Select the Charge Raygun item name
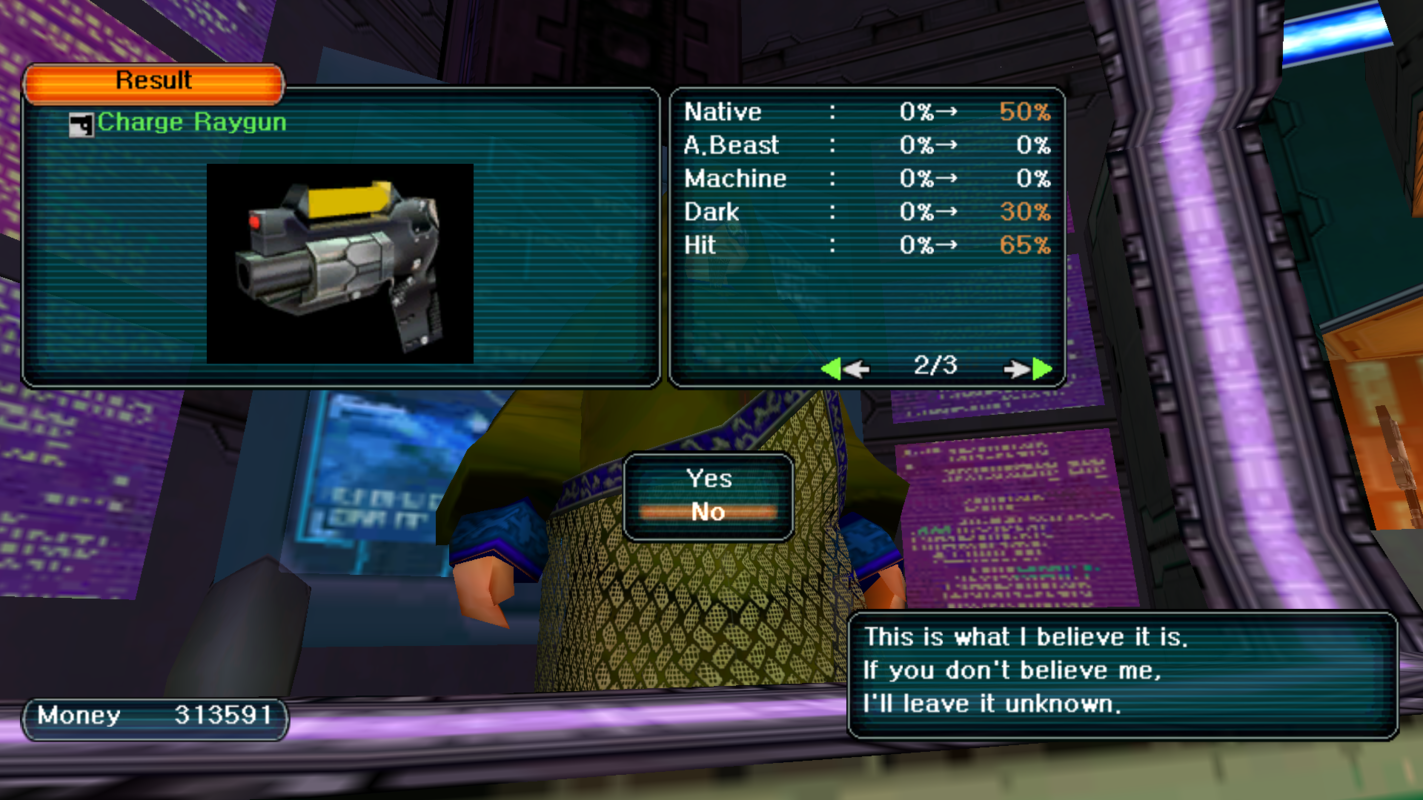The width and height of the screenshot is (1423, 800). (x=191, y=123)
